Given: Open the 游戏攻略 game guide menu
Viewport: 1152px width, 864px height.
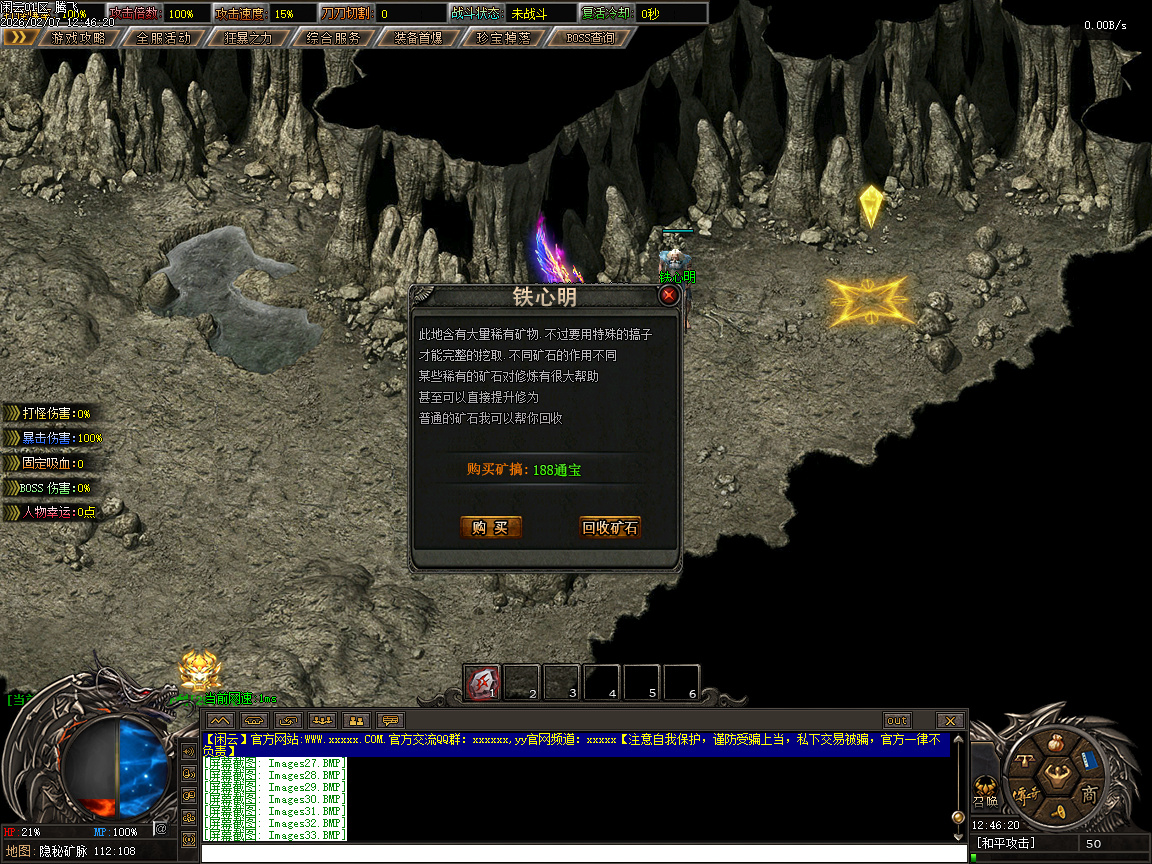Looking at the screenshot, I should [x=77, y=38].
